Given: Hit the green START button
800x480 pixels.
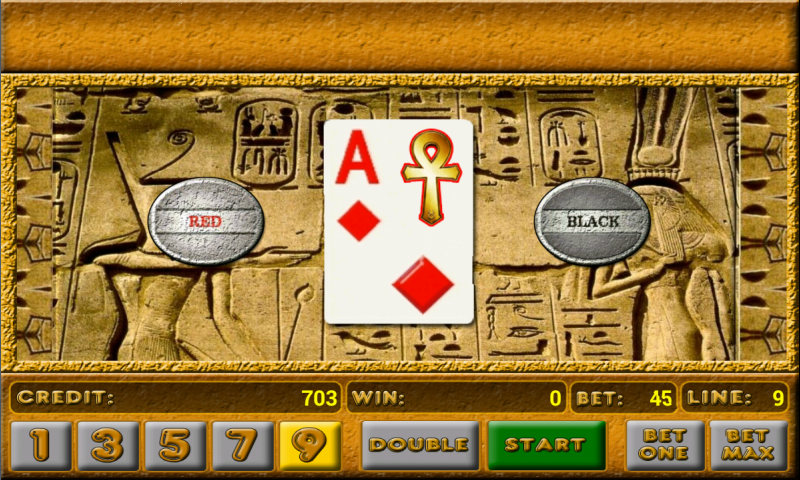Looking at the screenshot, I should [546, 446].
